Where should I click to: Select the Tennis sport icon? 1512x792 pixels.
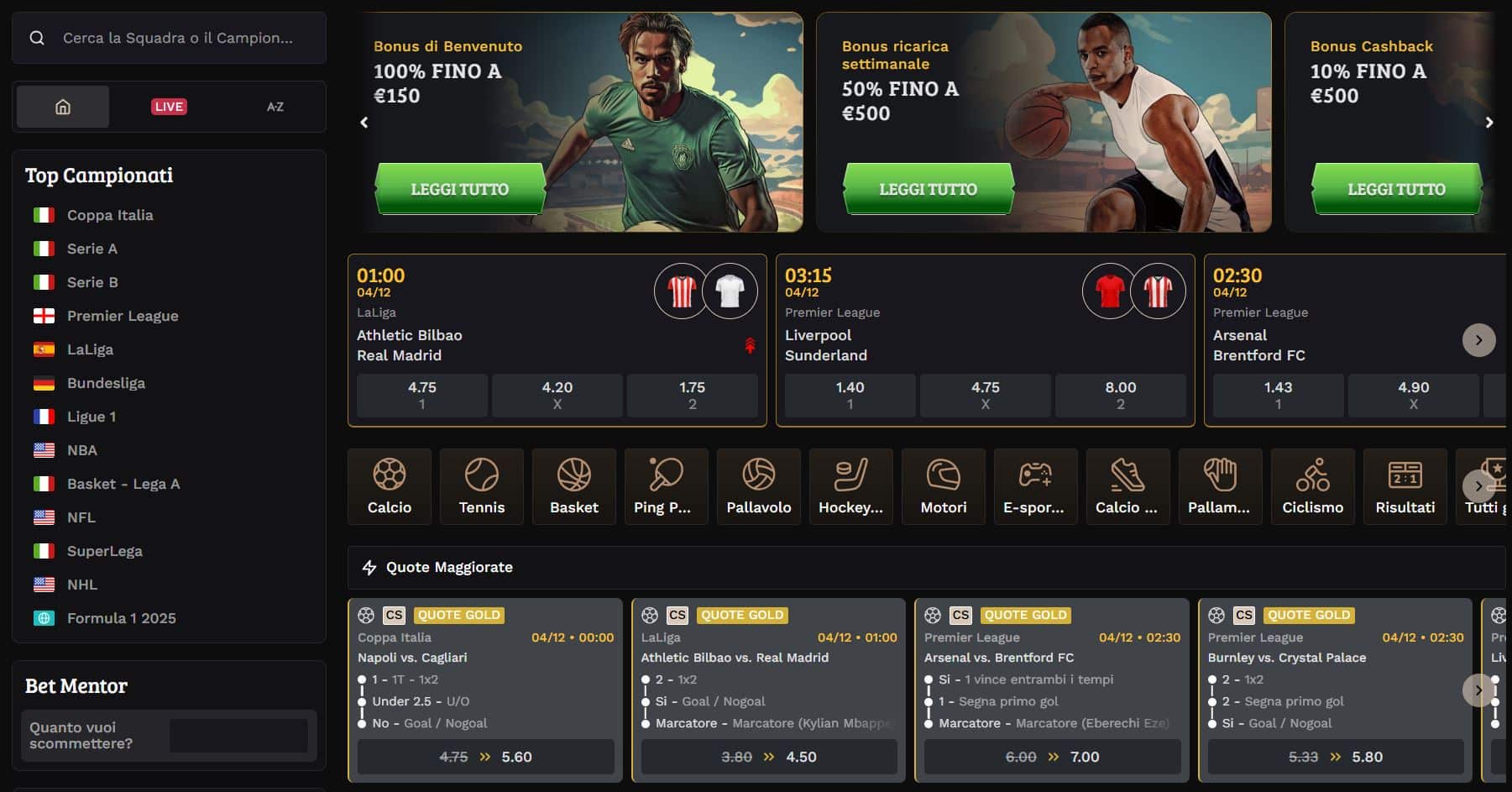[x=481, y=485]
